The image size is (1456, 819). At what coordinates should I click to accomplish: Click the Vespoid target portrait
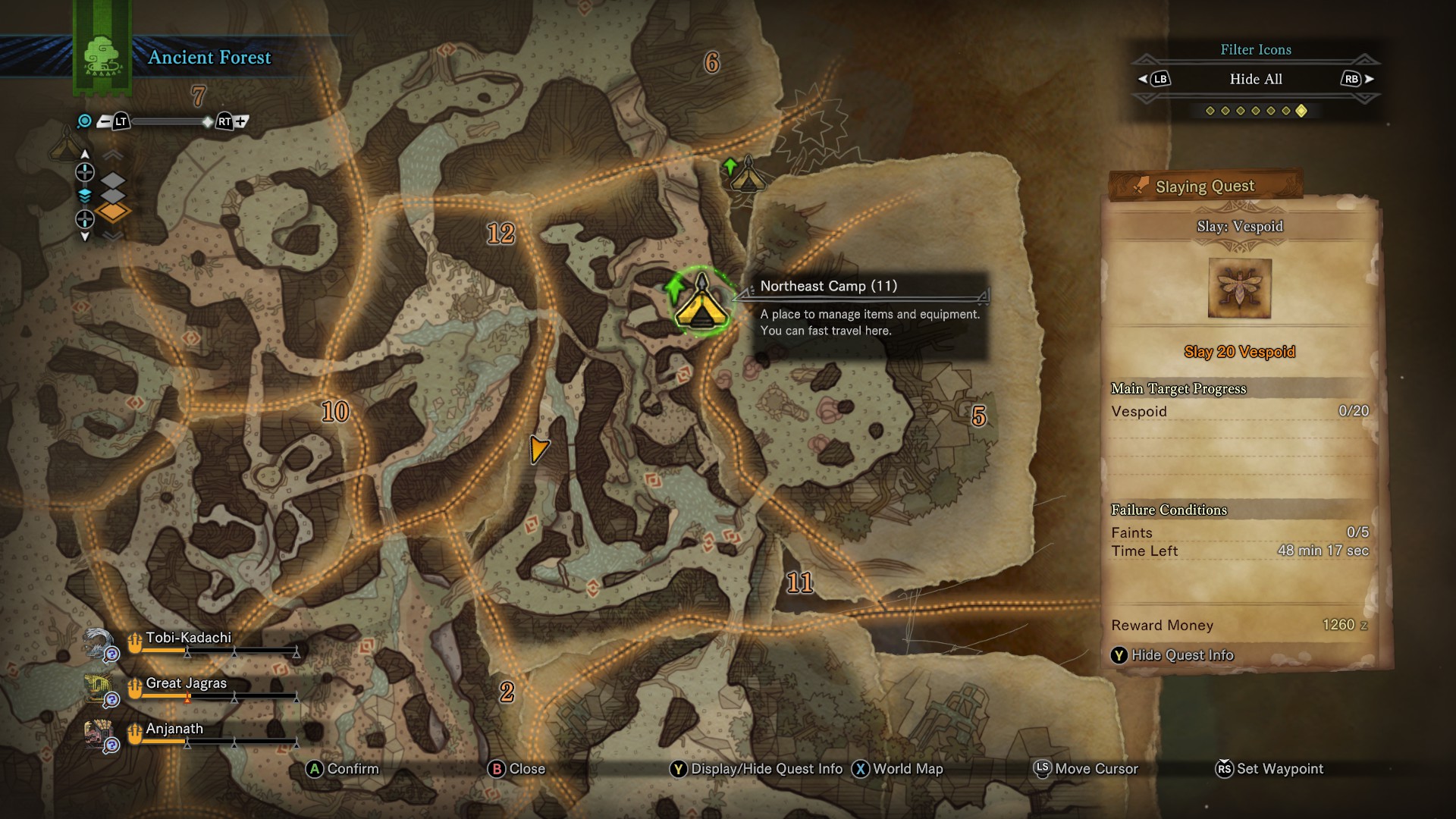click(1239, 288)
